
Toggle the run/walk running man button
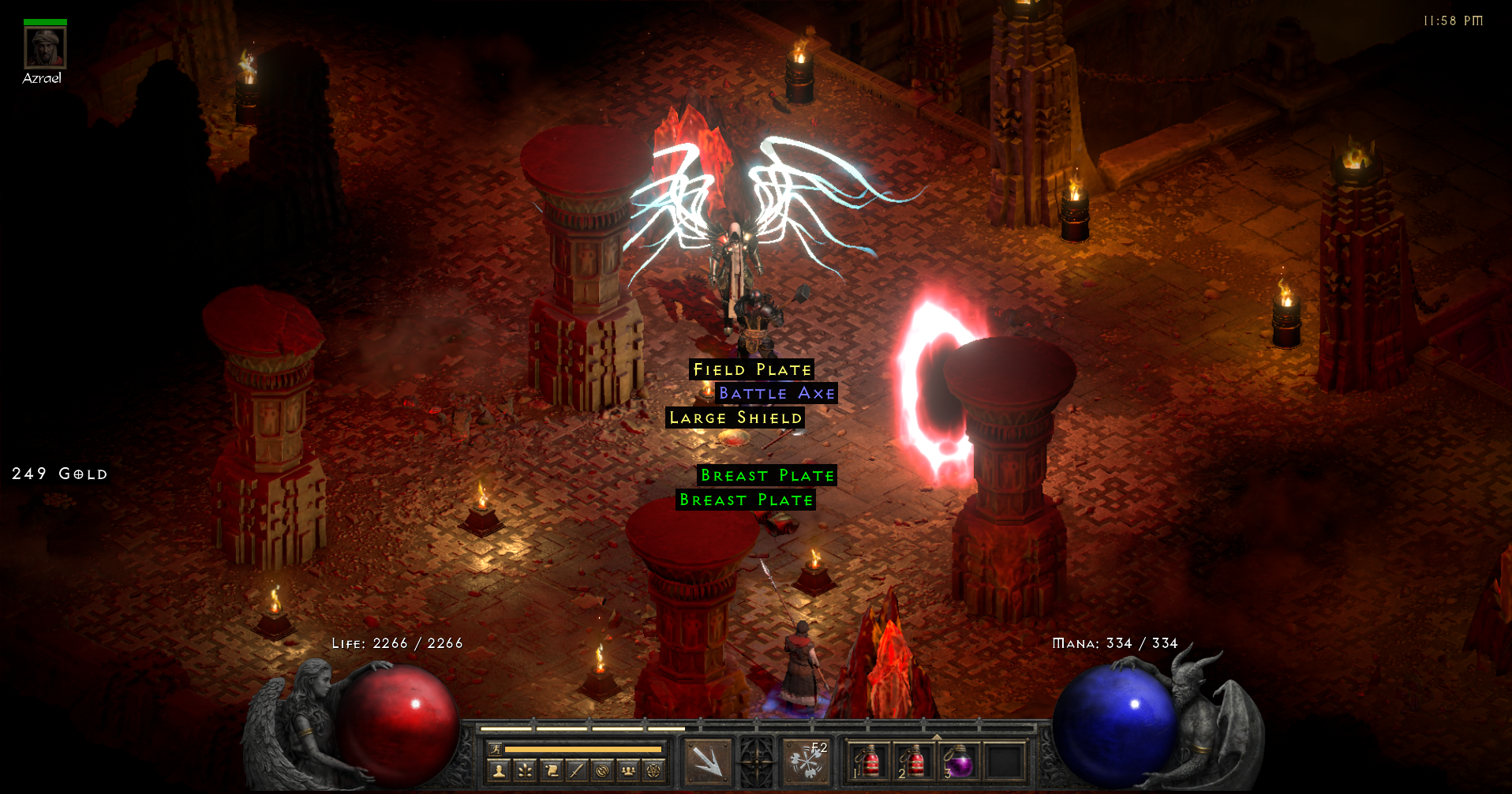click(x=496, y=749)
